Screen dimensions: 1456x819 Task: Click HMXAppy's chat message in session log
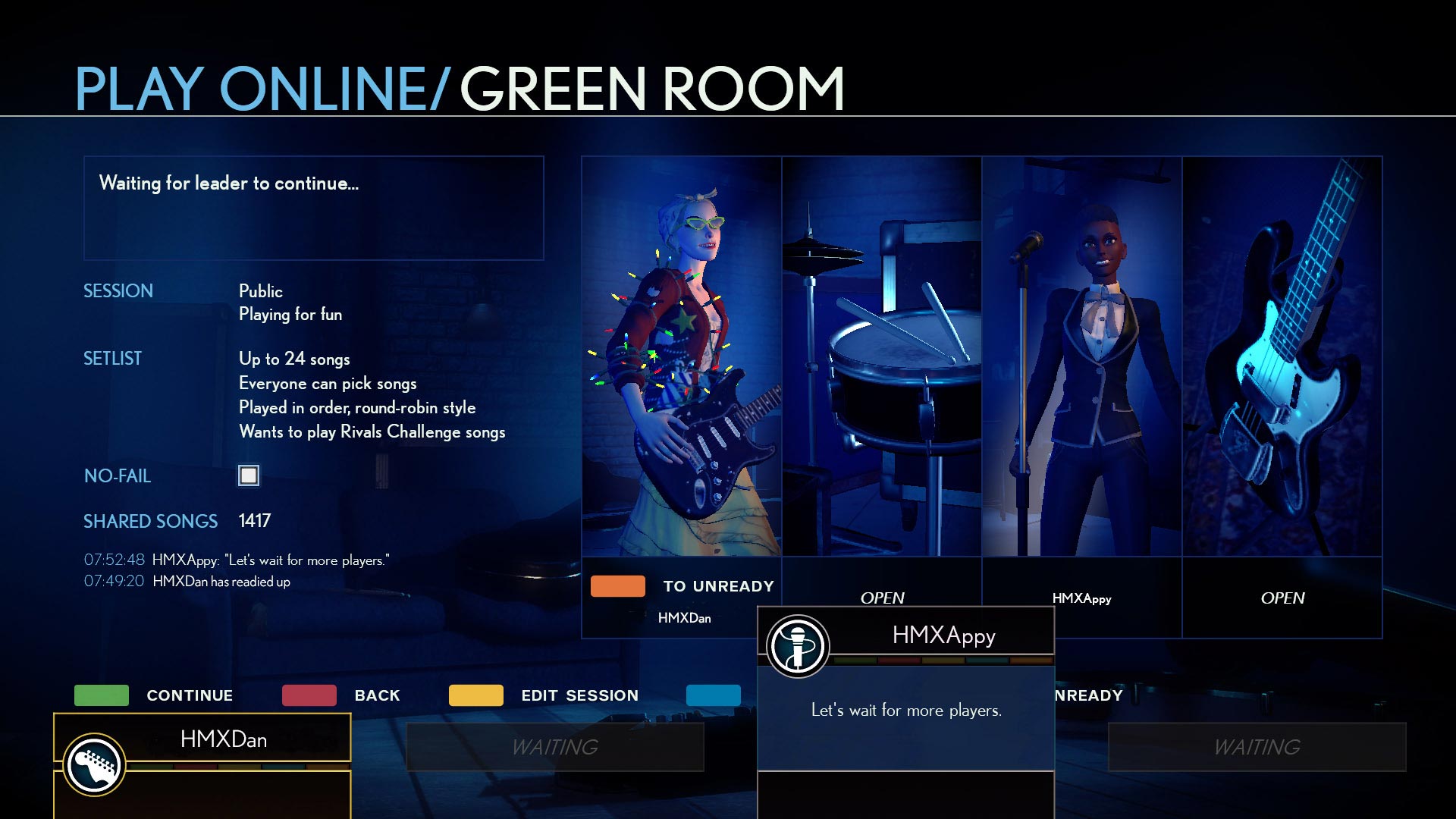tap(271, 560)
